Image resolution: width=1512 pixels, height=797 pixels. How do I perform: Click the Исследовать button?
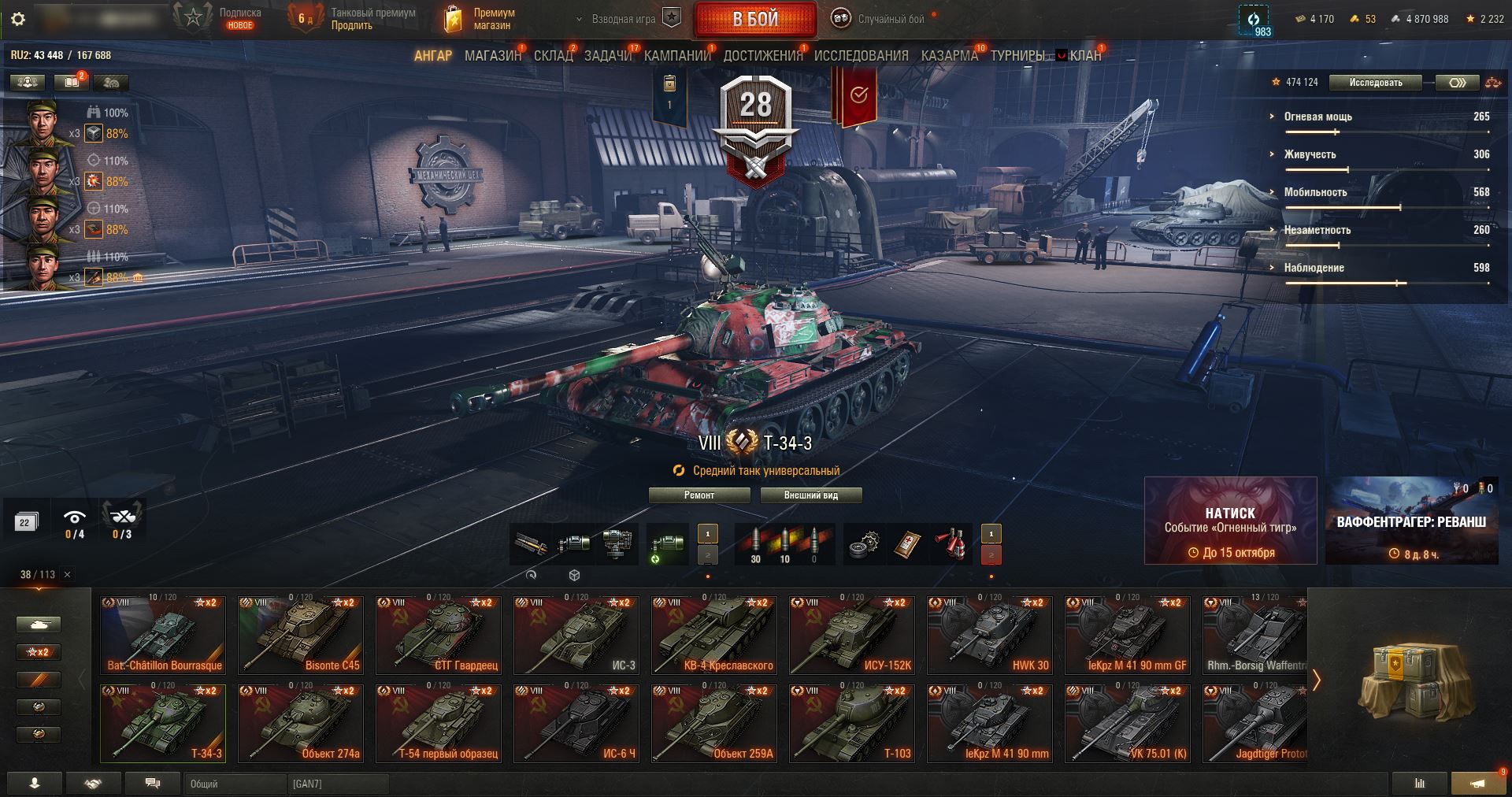[x=1375, y=83]
